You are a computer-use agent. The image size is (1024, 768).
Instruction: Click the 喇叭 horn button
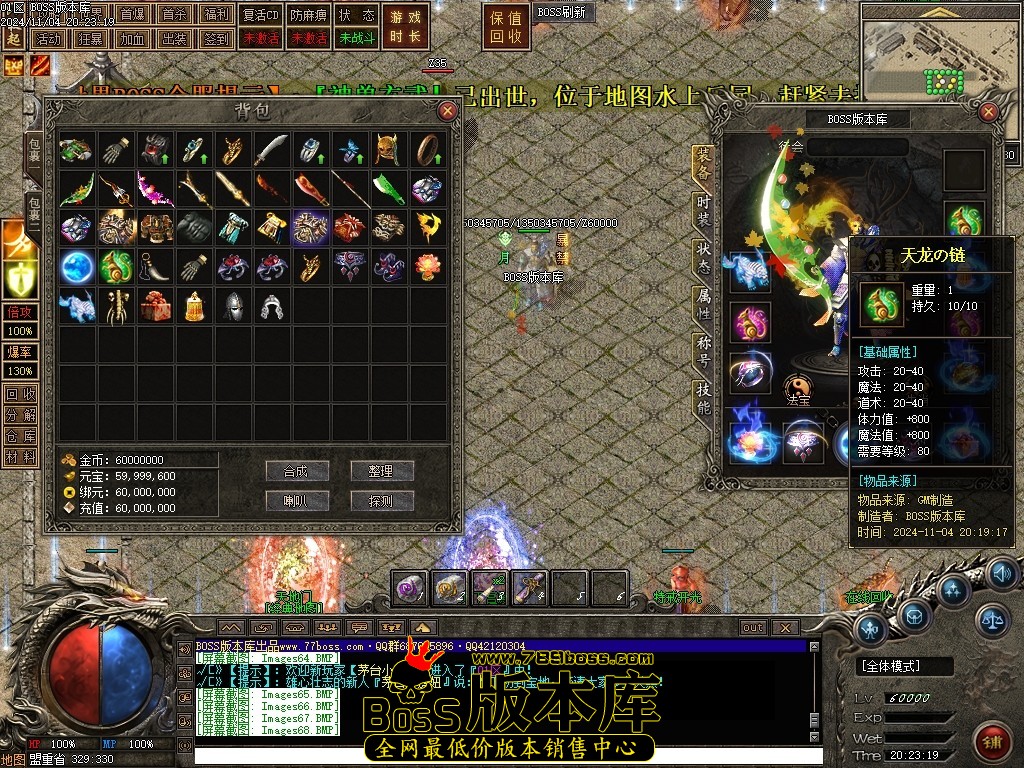pos(296,501)
